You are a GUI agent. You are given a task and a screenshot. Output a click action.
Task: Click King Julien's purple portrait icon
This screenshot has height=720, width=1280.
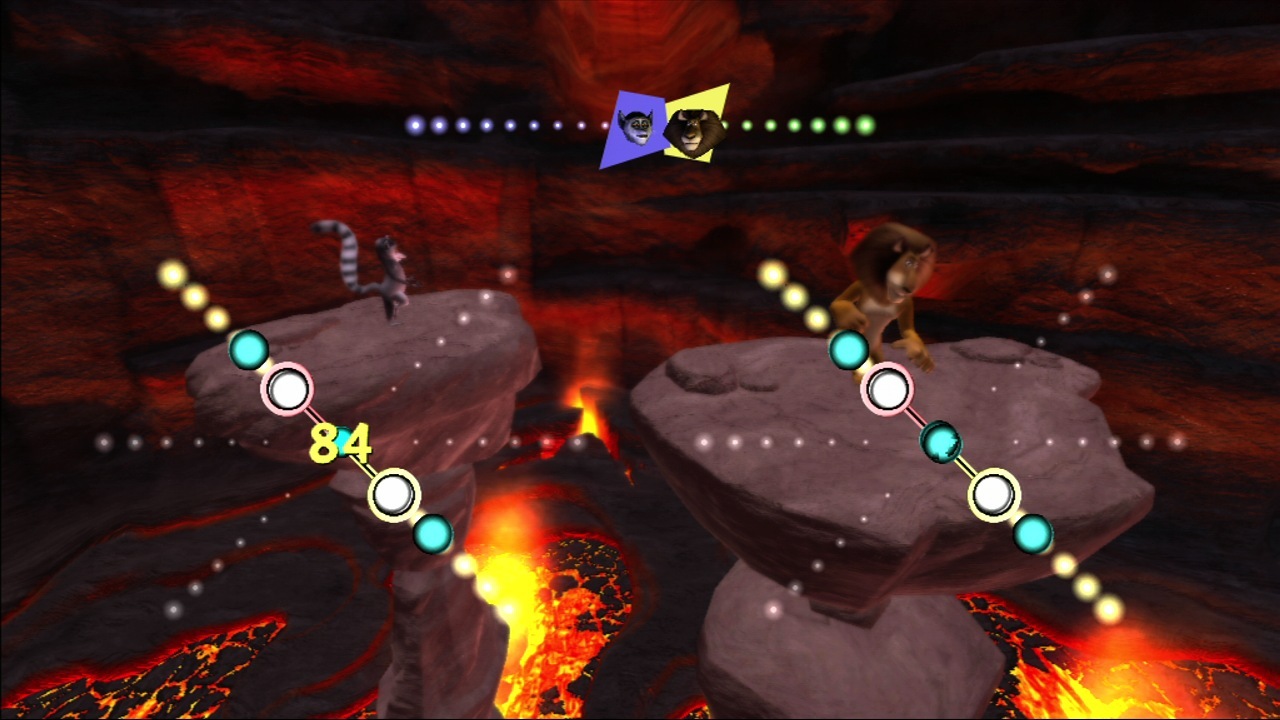[632, 128]
